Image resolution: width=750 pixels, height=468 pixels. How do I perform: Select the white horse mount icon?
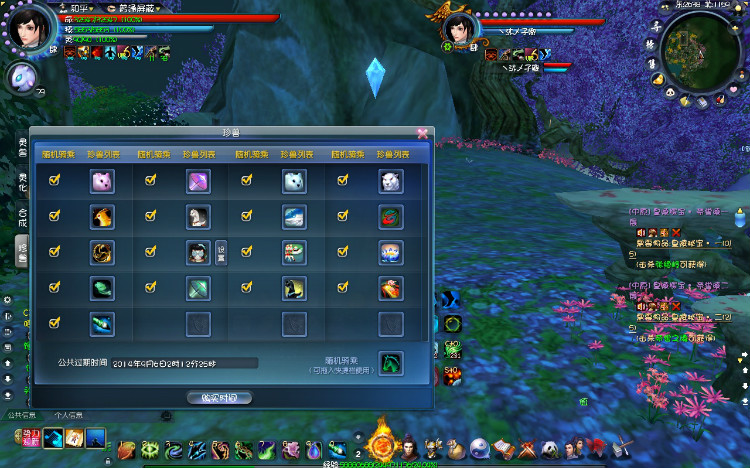pos(198,217)
